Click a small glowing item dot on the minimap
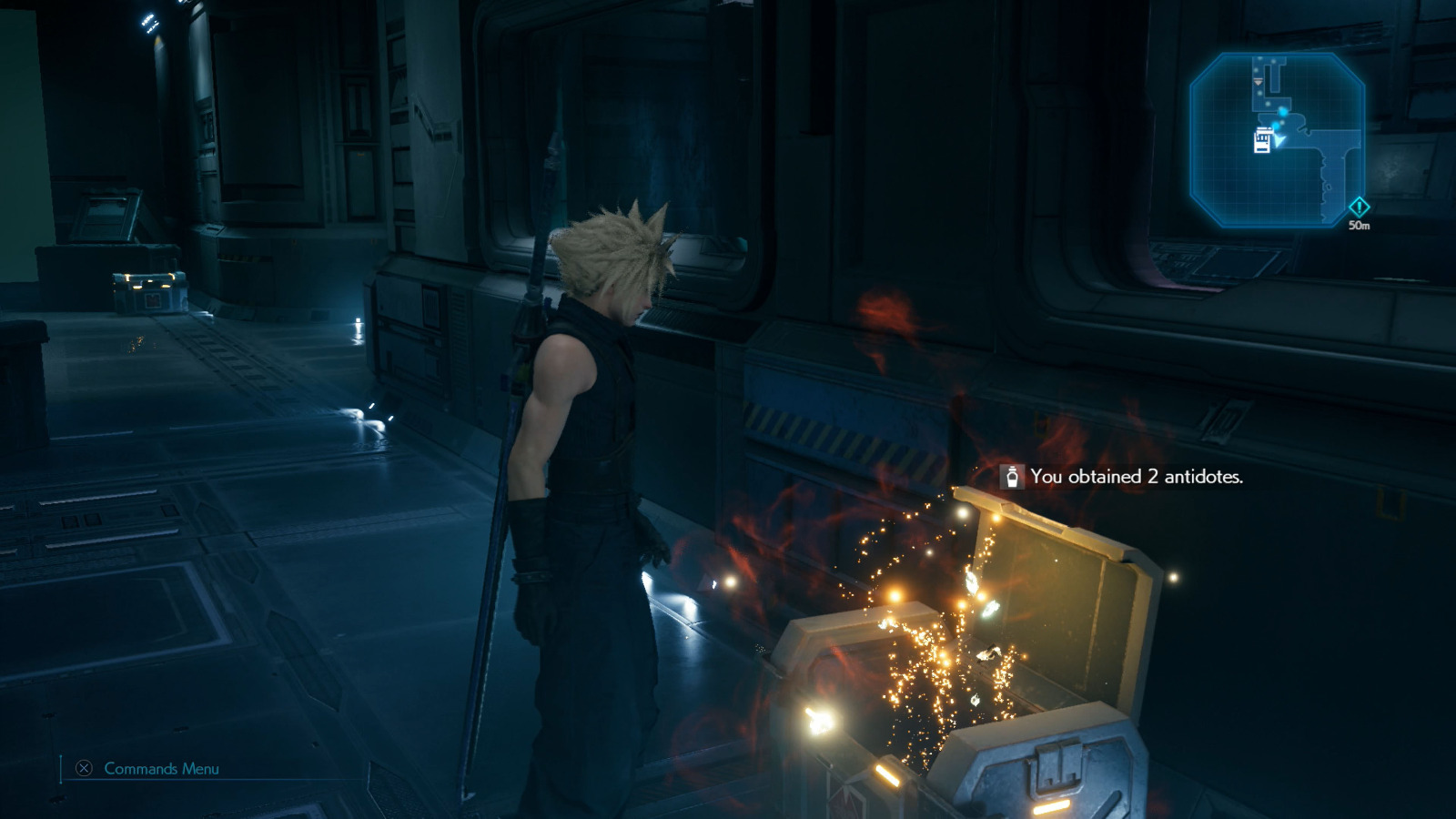The width and height of the screenshot is (1456, 819). click(1259, 58)
